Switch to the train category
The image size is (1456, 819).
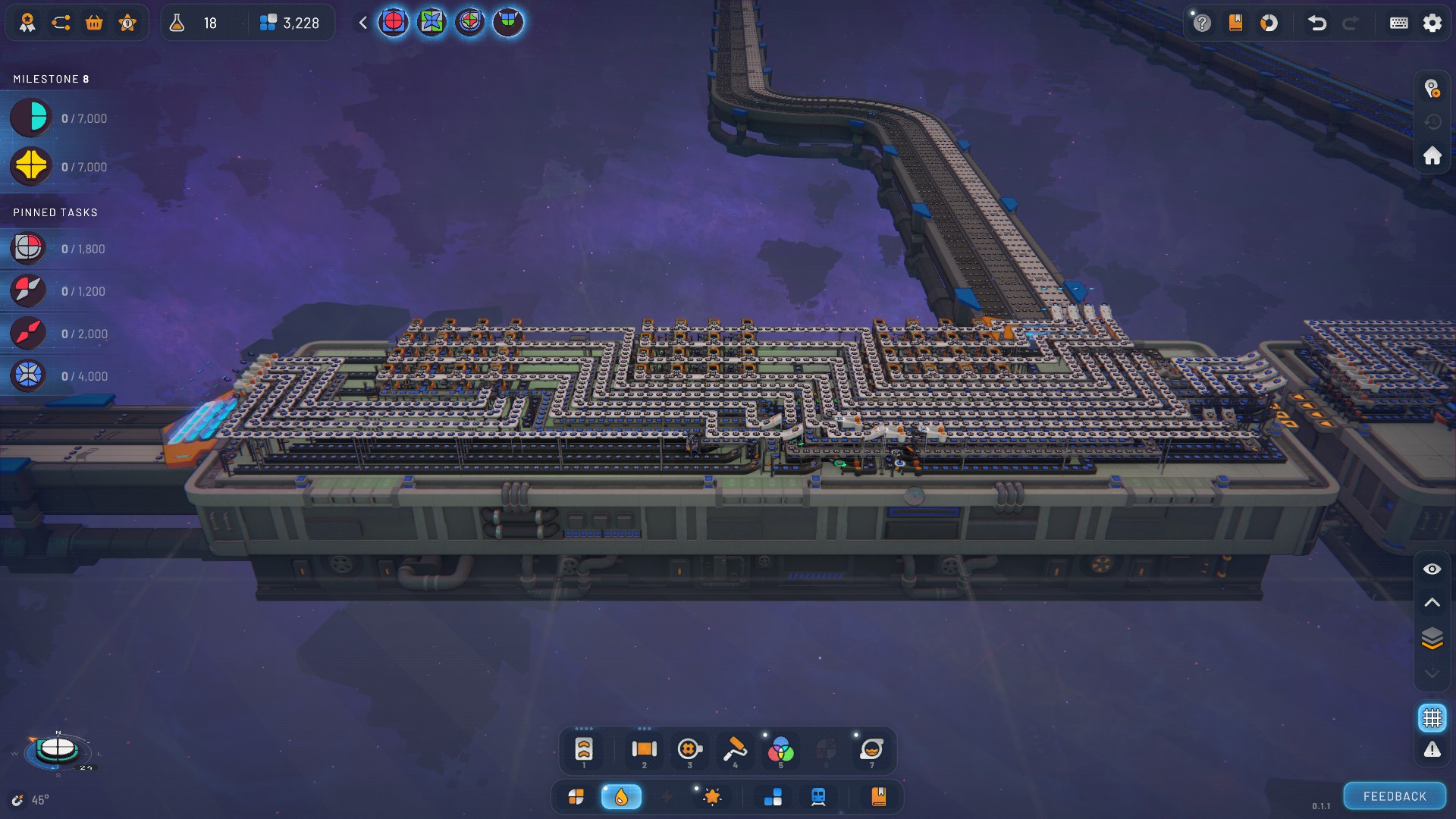(818, 796)
